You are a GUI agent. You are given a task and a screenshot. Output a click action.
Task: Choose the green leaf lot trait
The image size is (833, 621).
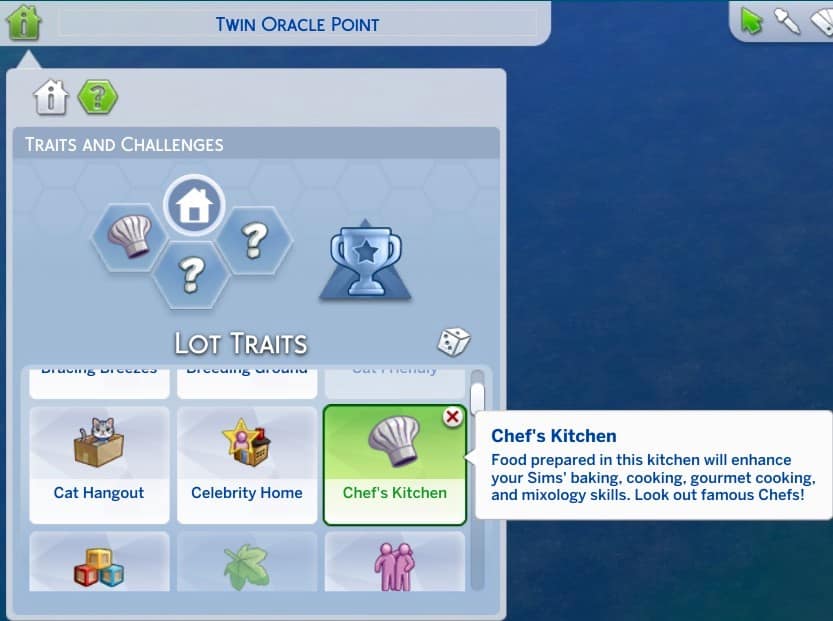point(247,564)
